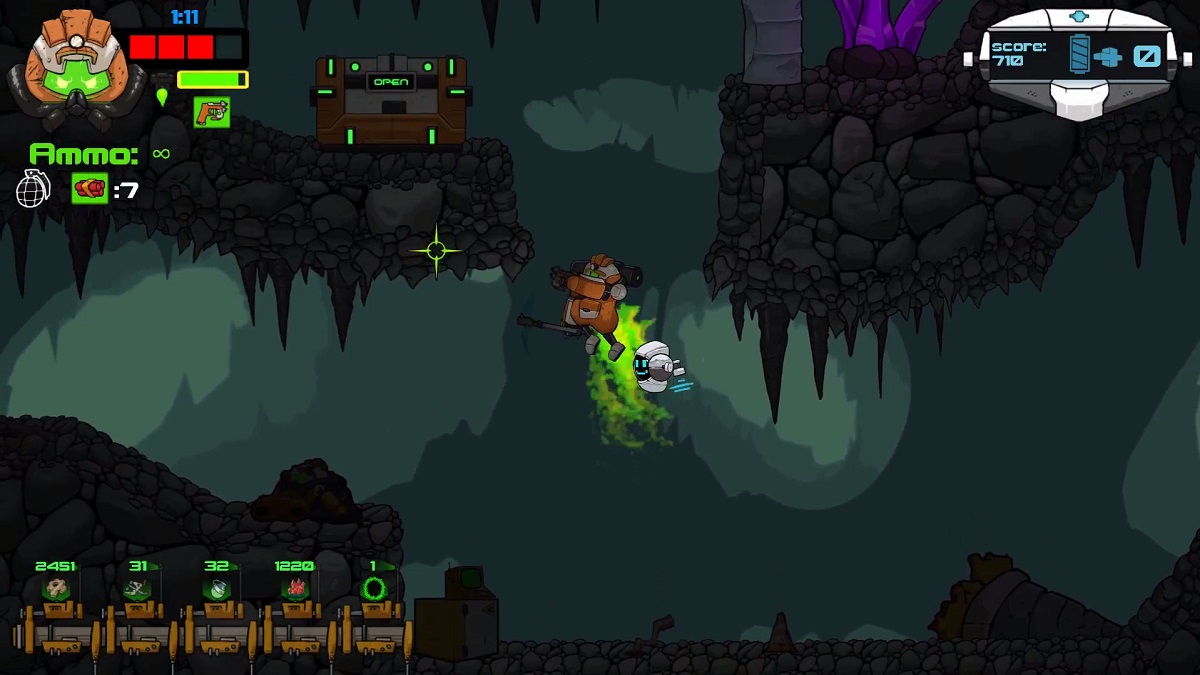
Task: Click the miner character portrait
Action: coord(70,62)
